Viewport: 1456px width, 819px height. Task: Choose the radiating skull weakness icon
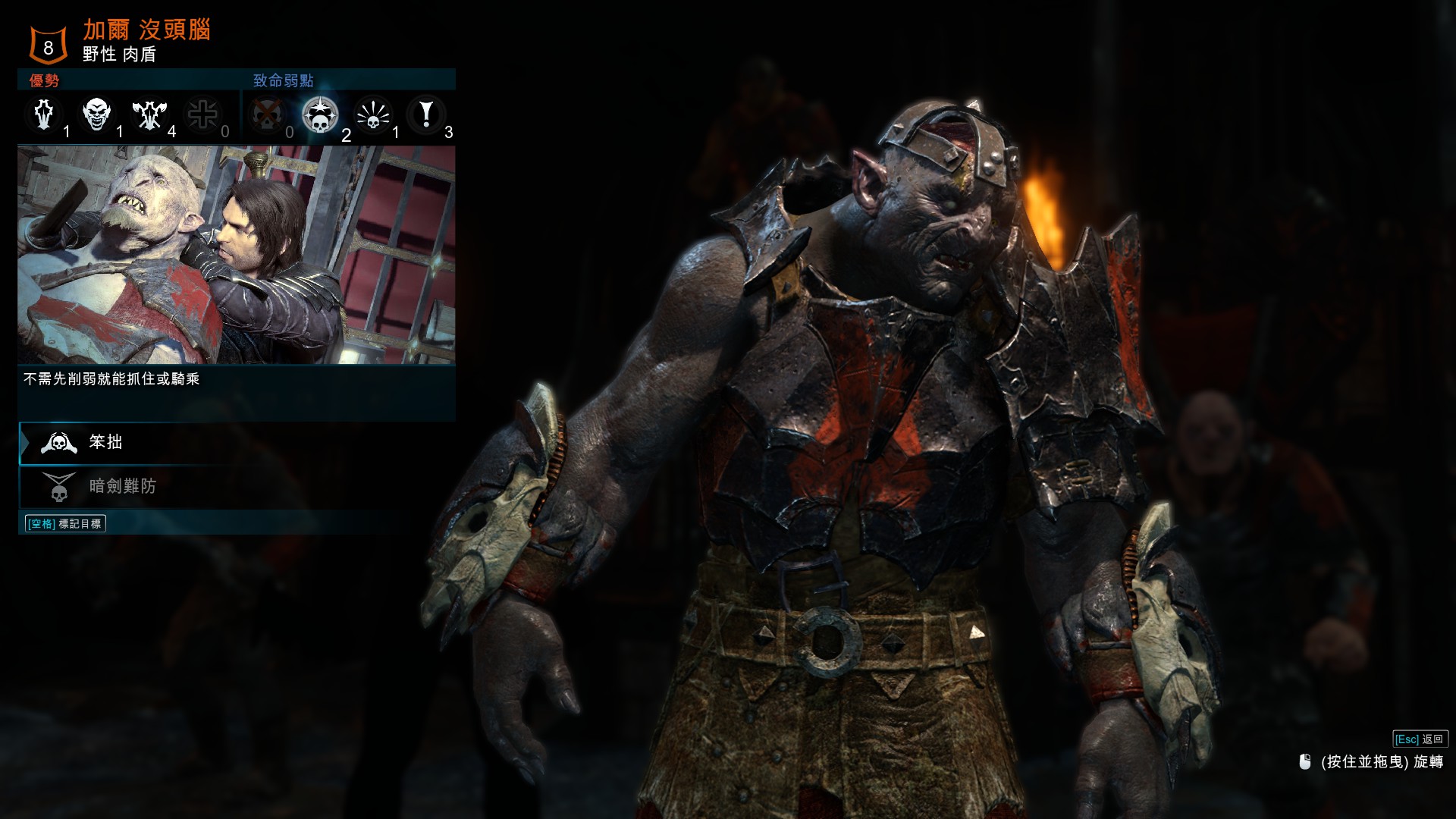(x=373, y=115)
